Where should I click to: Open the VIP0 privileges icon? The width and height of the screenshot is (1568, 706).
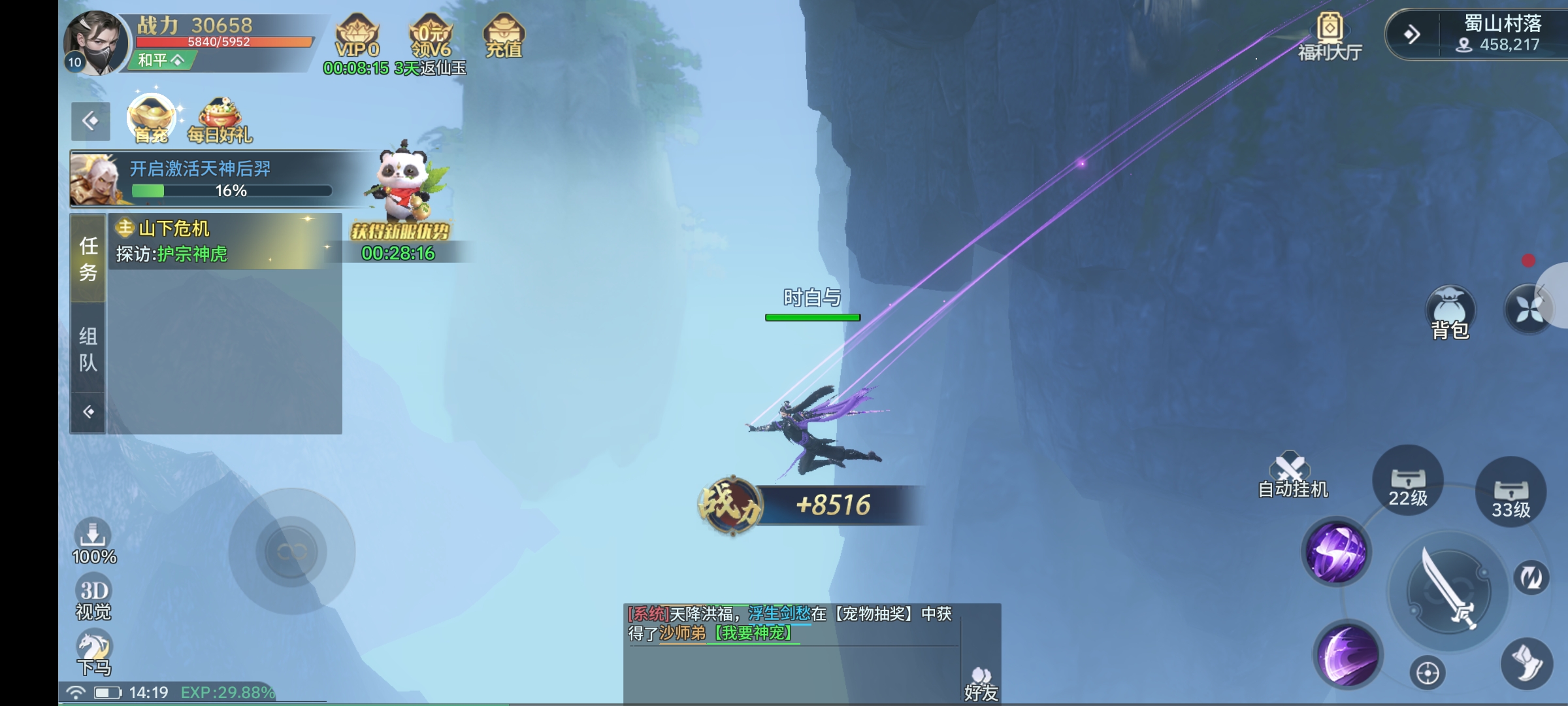click(357, 37)
